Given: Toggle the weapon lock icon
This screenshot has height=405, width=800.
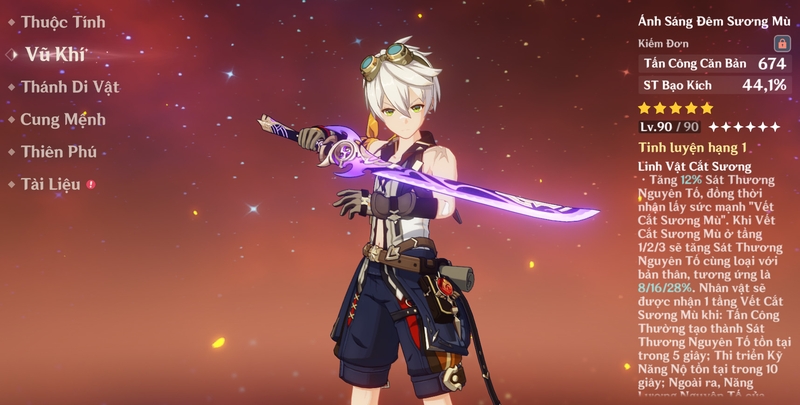Looking at the screenshot, I should (781, 44).
